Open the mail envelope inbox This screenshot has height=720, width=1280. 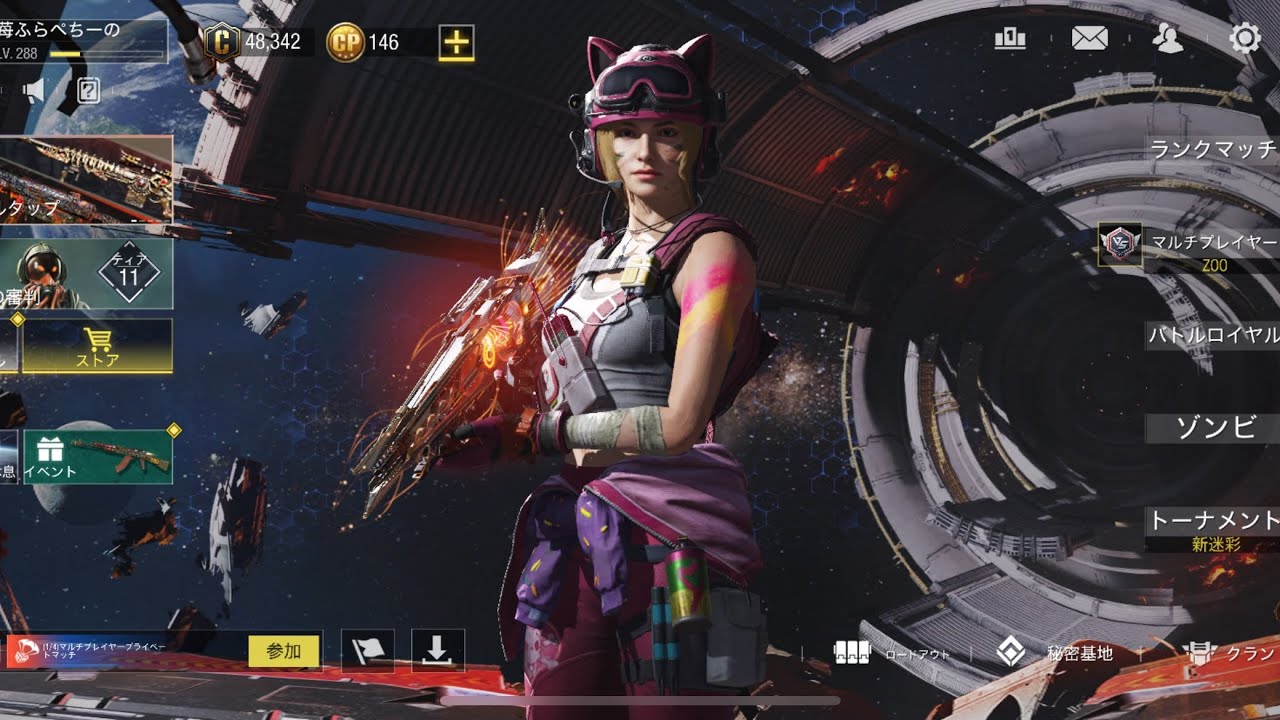[x=1089, y=39]
